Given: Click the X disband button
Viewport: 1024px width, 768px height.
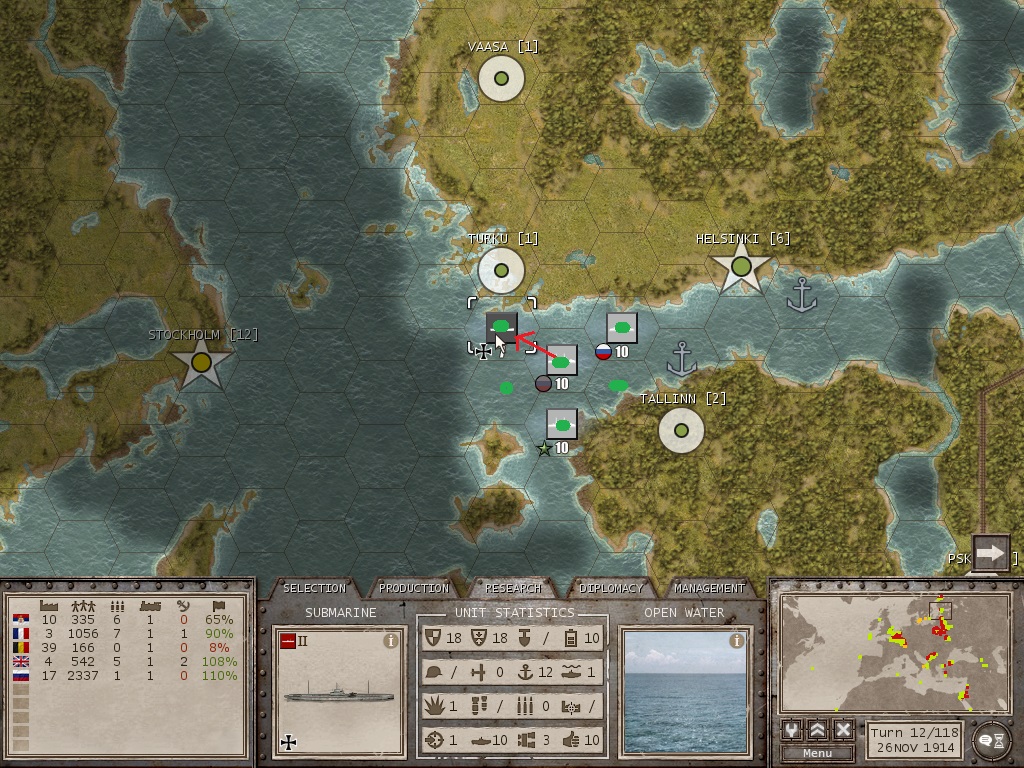Looking at the screenshot, I should pyautogui.click(x=843, y=730).
